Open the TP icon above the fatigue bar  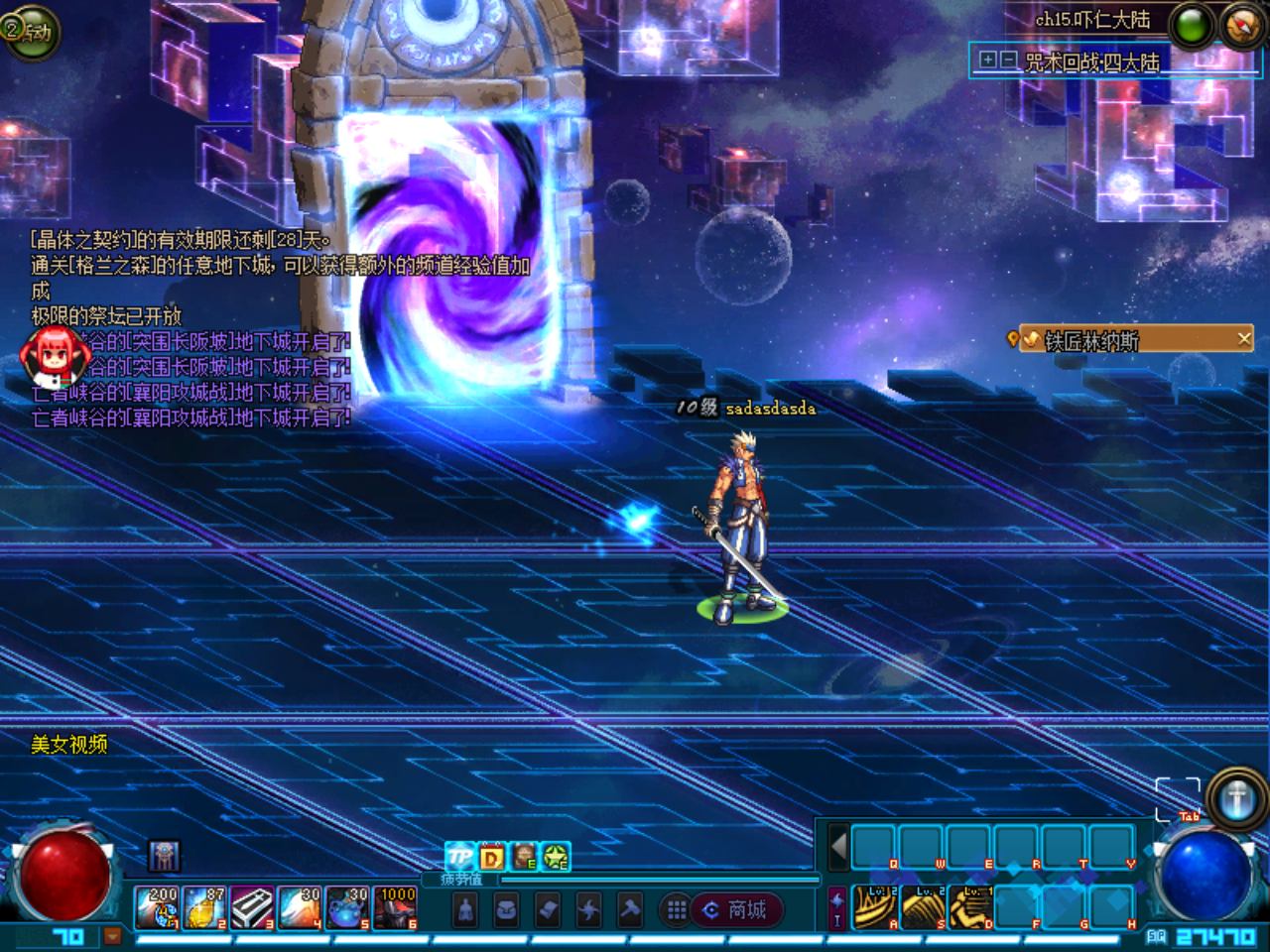[459, 856]
